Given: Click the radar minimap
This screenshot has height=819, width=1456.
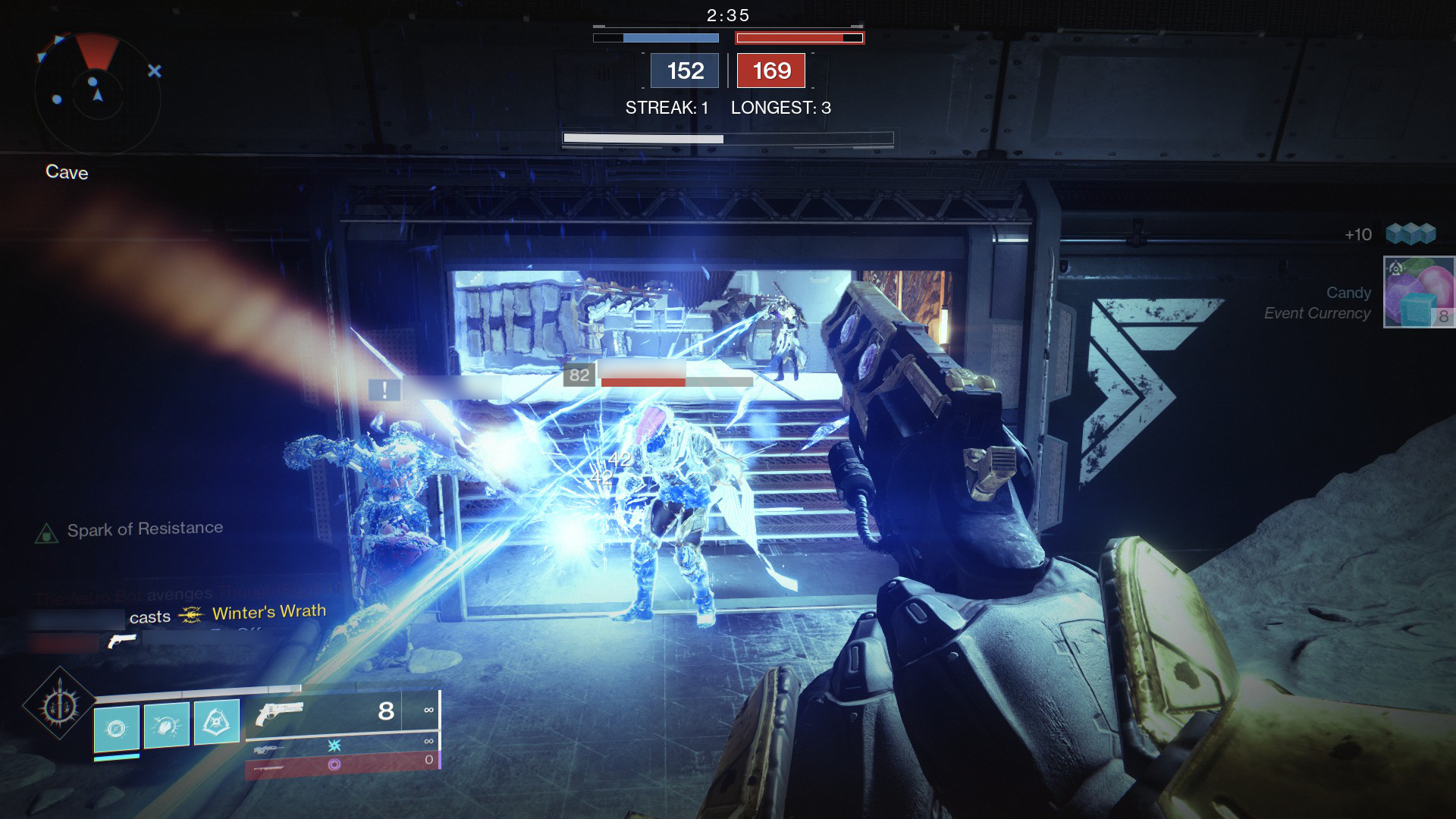Looking at the screenshot, I should [x=96, y=89].
